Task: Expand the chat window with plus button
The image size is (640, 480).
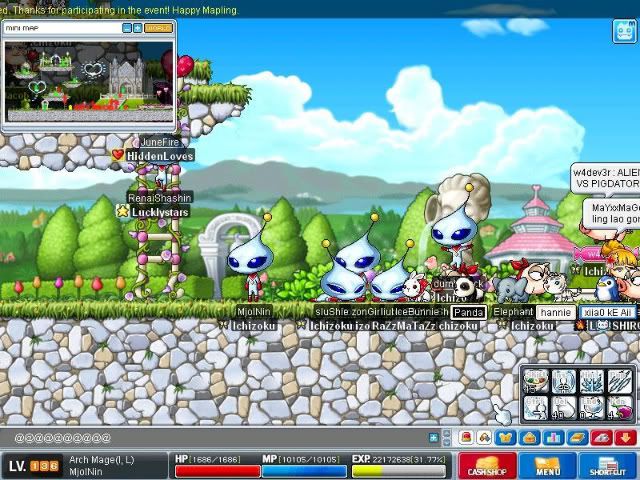Action: coord(433,438)
